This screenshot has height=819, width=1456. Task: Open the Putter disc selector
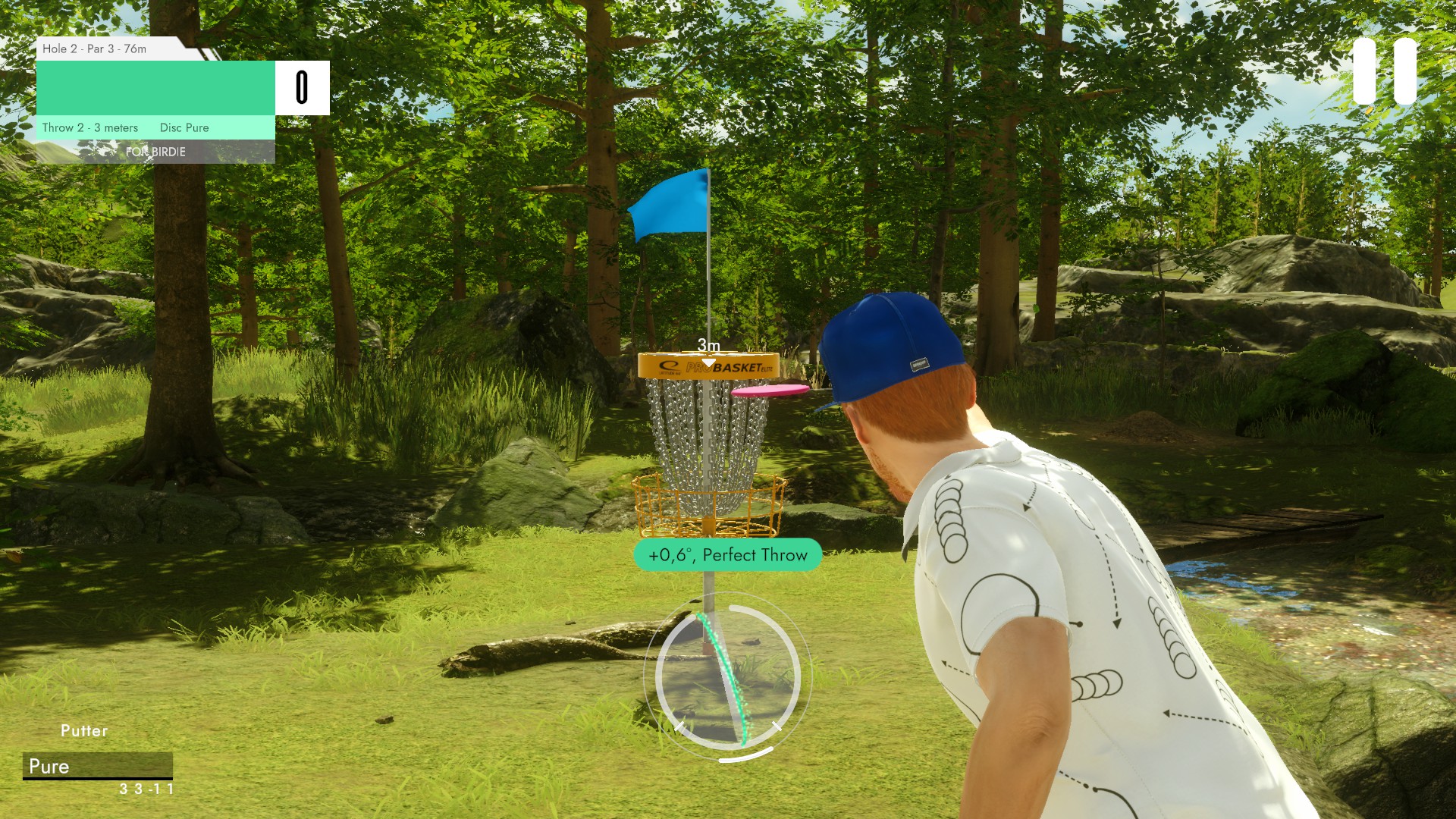97,767
